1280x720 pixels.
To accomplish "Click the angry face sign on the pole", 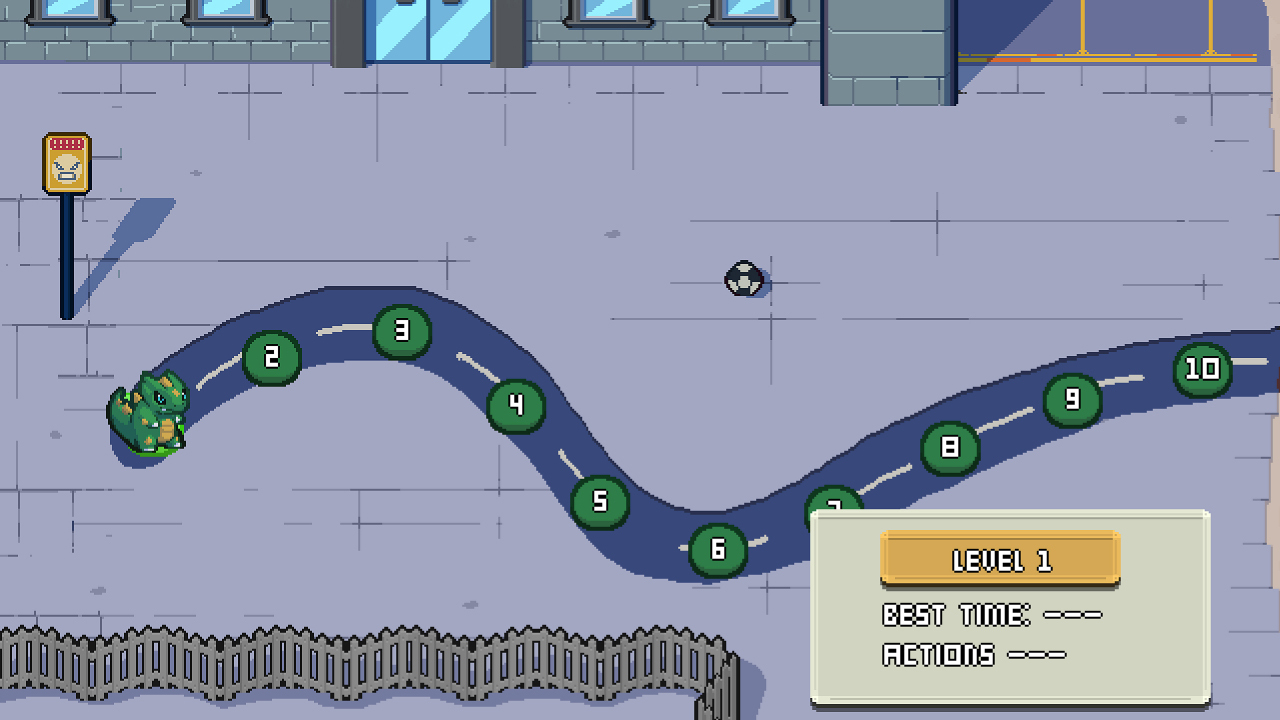I will coord(65,163).
